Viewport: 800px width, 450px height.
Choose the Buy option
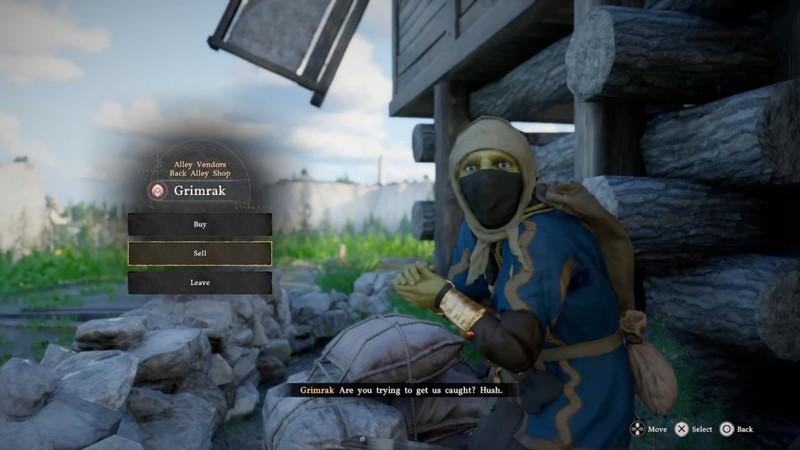tap(200, 224)
